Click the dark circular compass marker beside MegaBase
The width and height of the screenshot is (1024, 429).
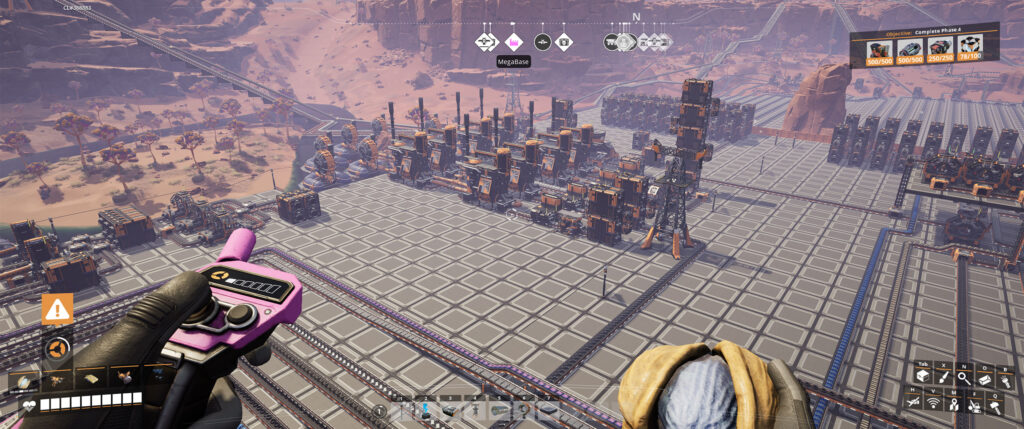pos(541,42)
